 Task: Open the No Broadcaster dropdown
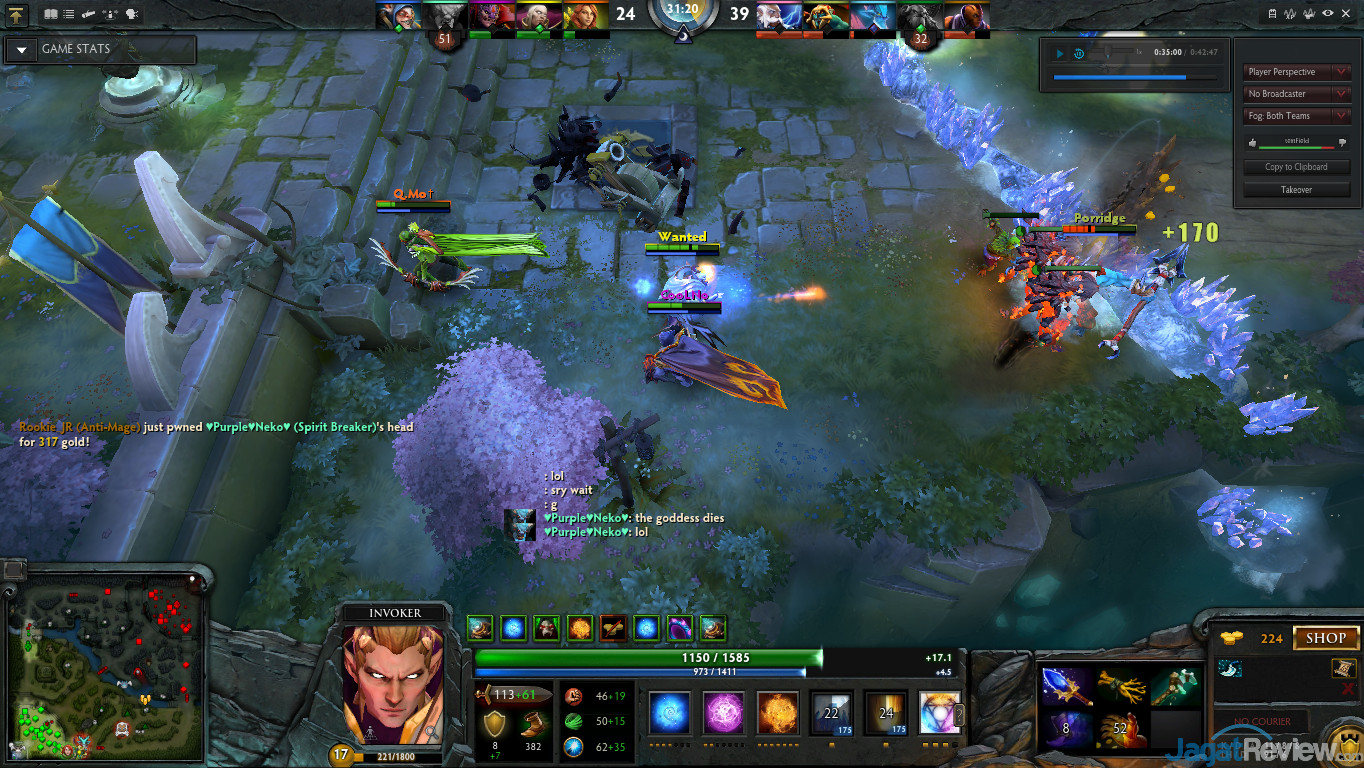tap(1297, 94)
